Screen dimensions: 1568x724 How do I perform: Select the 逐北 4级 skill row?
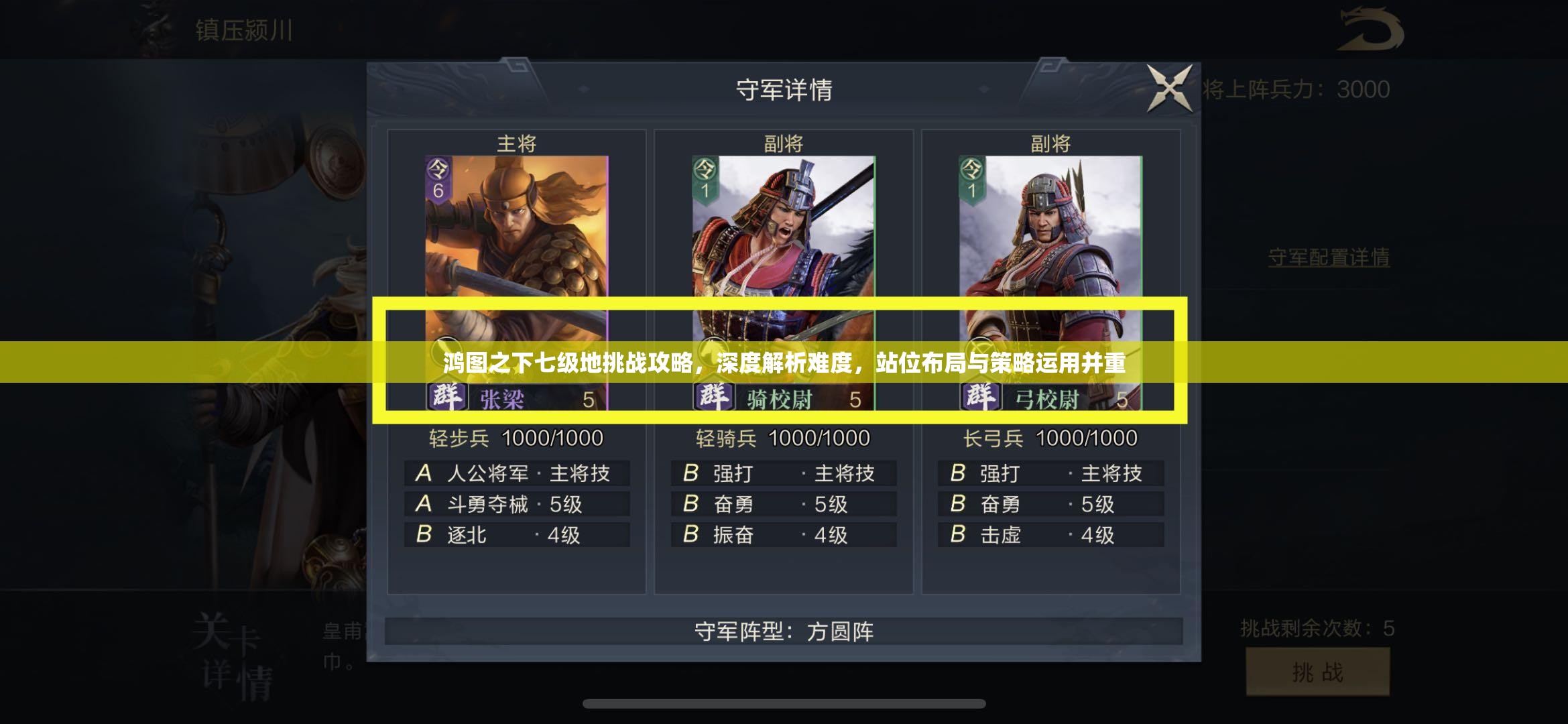click(x=516, y=535)
